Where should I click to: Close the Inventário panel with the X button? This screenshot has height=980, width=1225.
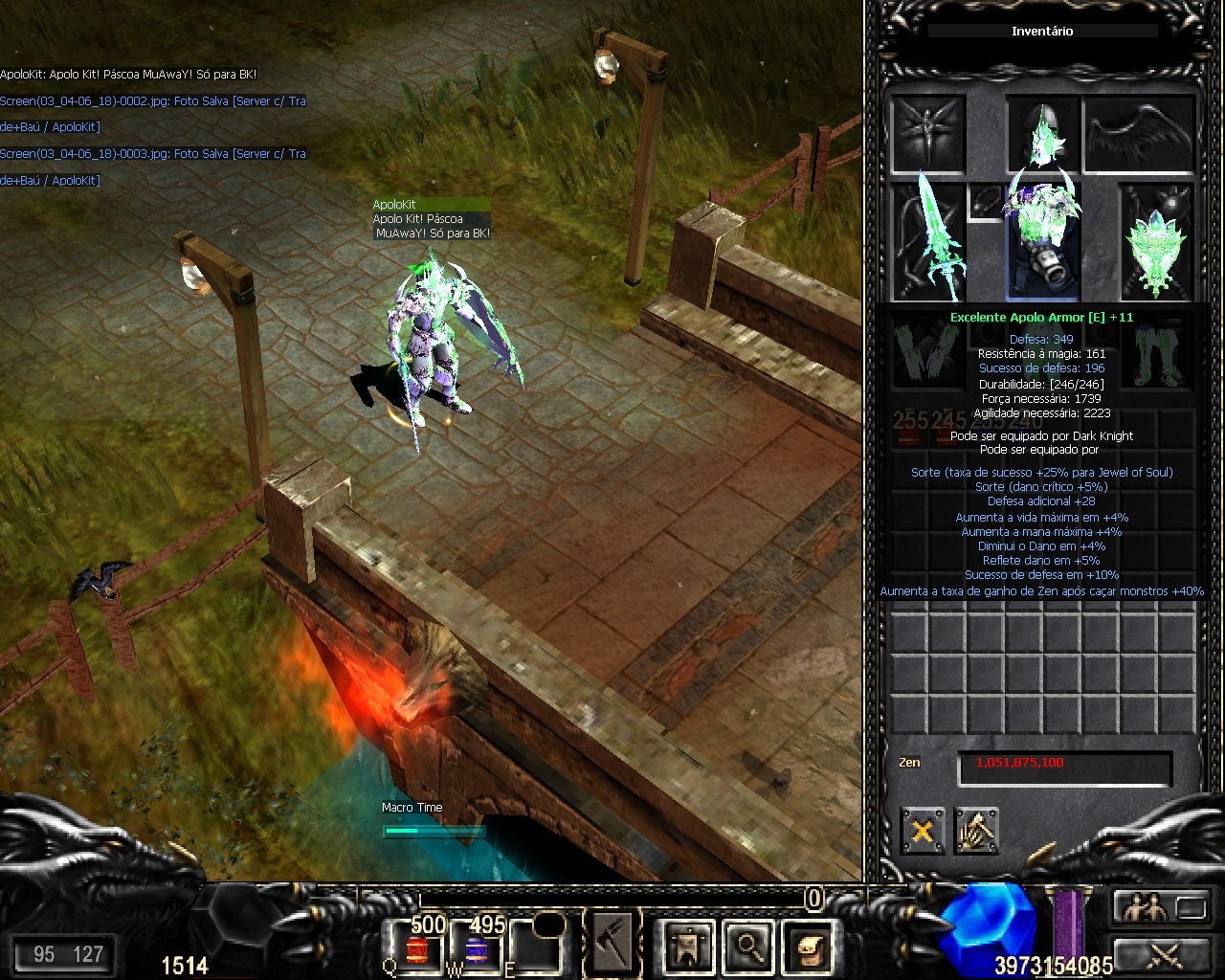922,831
